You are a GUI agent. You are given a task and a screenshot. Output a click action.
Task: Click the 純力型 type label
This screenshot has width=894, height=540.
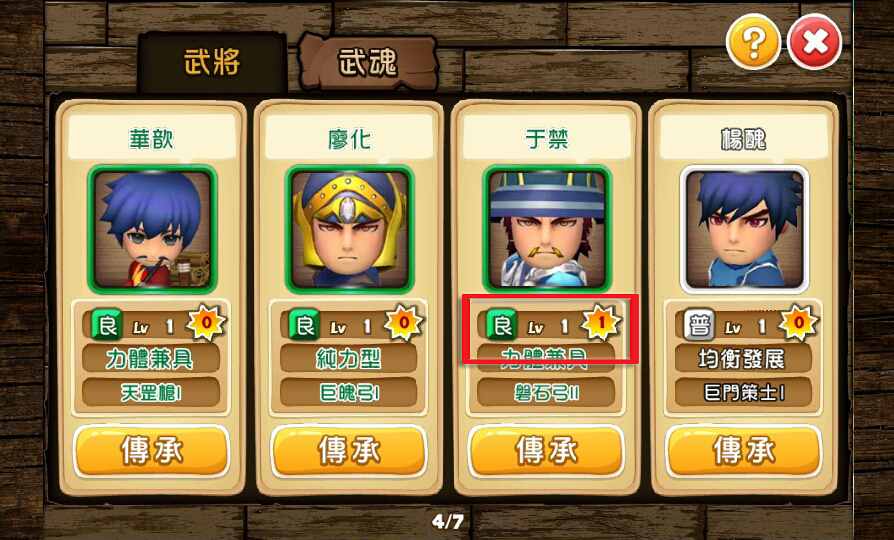349,358
